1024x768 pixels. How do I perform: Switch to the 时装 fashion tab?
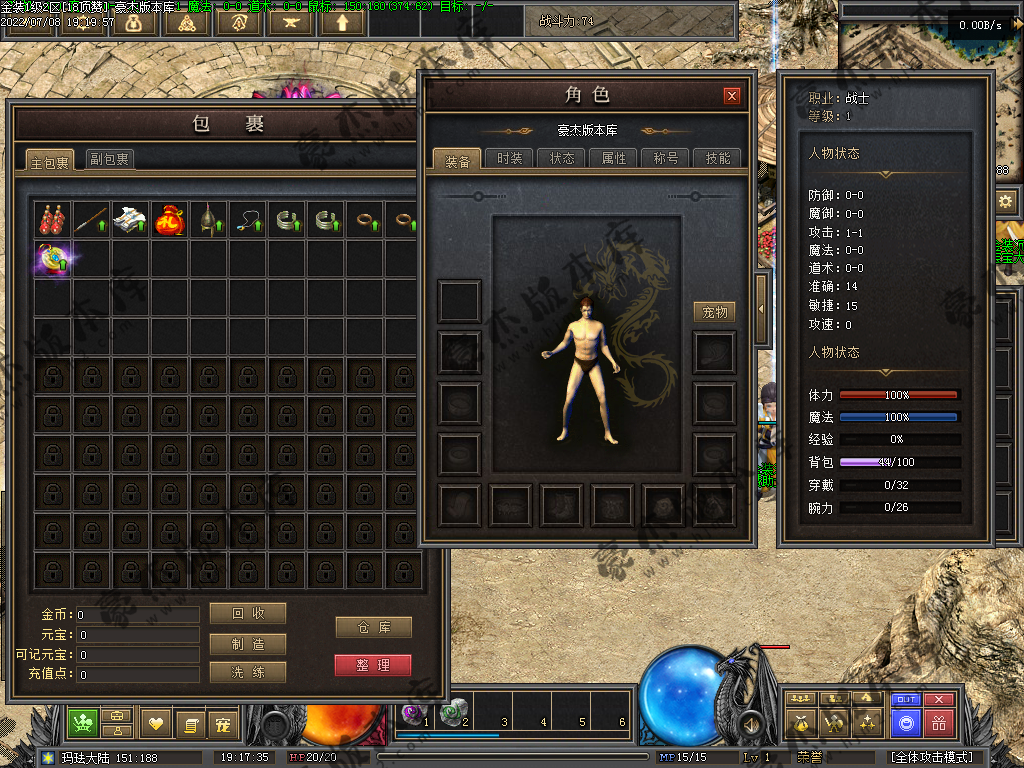[x=510, y=158]
